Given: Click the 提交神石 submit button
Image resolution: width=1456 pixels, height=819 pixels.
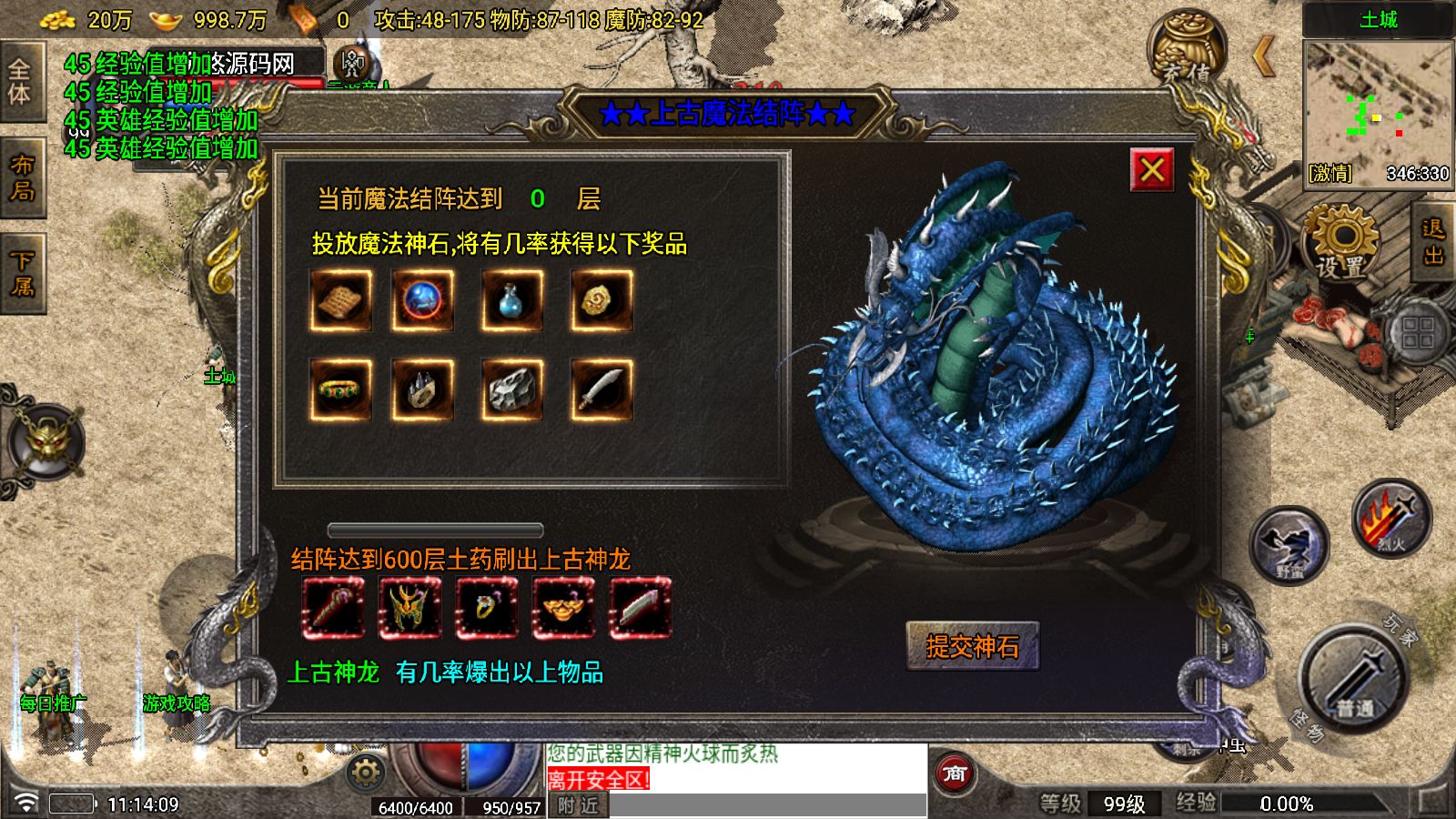Looking at the screenshot, I should pos(973,643).
